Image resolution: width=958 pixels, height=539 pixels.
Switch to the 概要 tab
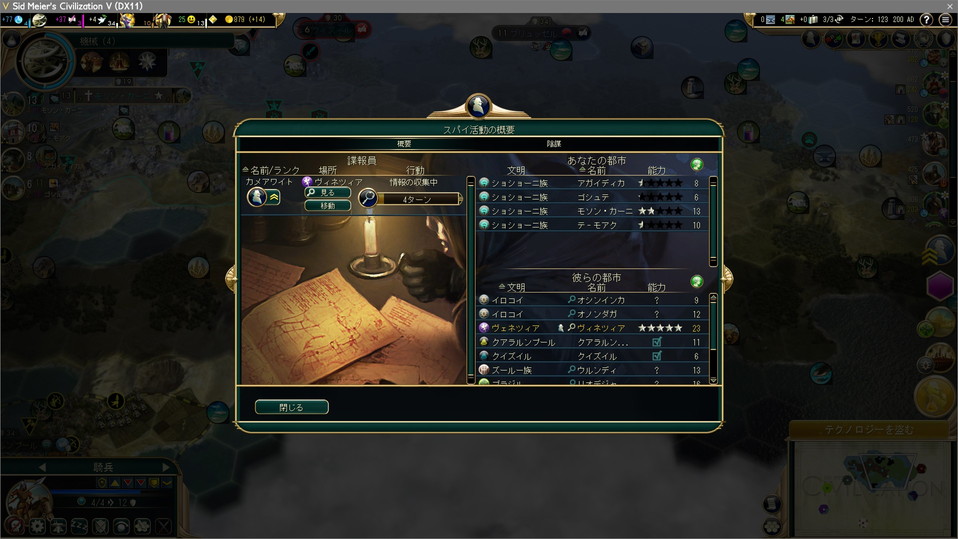pyautogui.click(x=404, y=144)
